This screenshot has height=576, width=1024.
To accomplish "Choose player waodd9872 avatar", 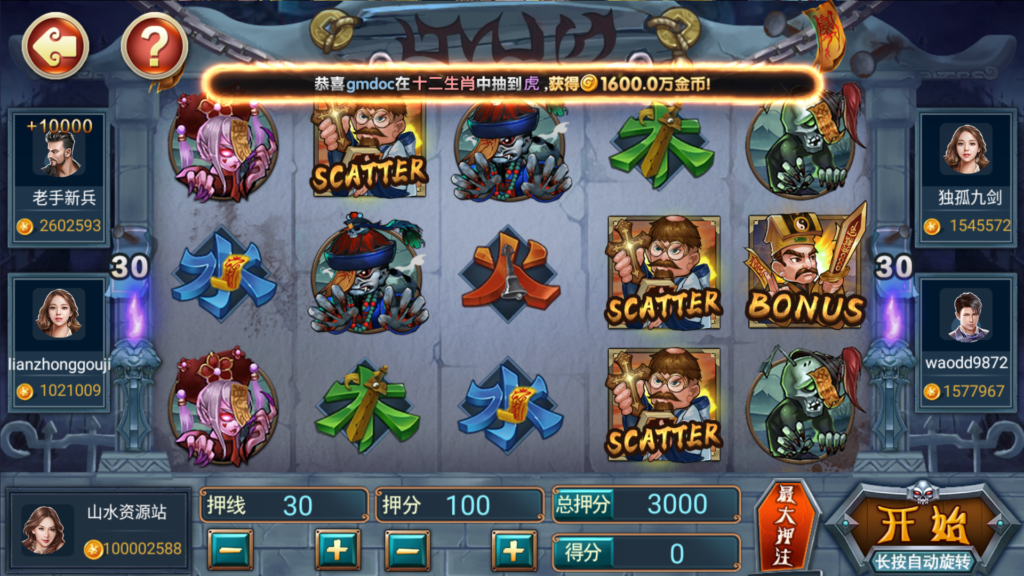I will 965,314.
